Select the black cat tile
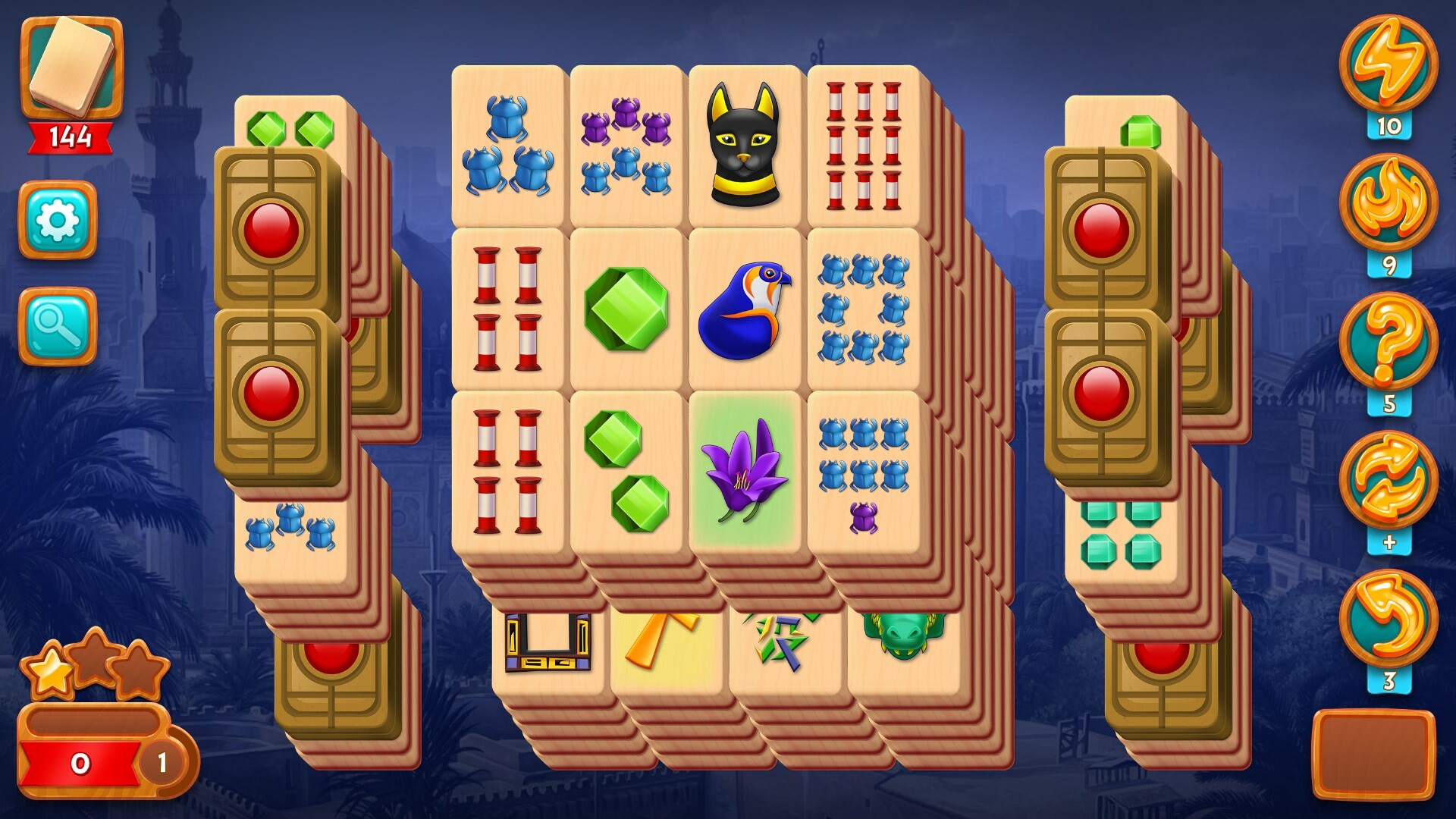Image resolution: width=1456 pixels, height=819 pixels. point(745,146)
